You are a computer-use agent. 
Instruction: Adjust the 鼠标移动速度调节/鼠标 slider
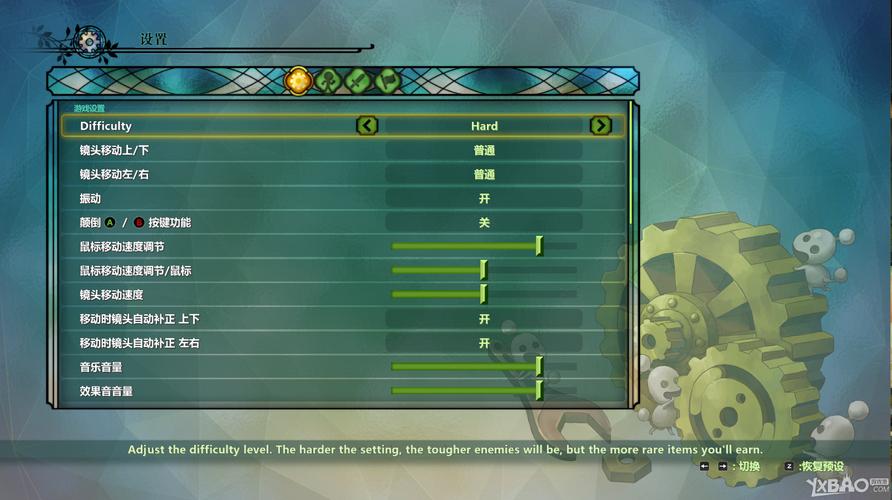pyautogui.click(x=484, y=270)
